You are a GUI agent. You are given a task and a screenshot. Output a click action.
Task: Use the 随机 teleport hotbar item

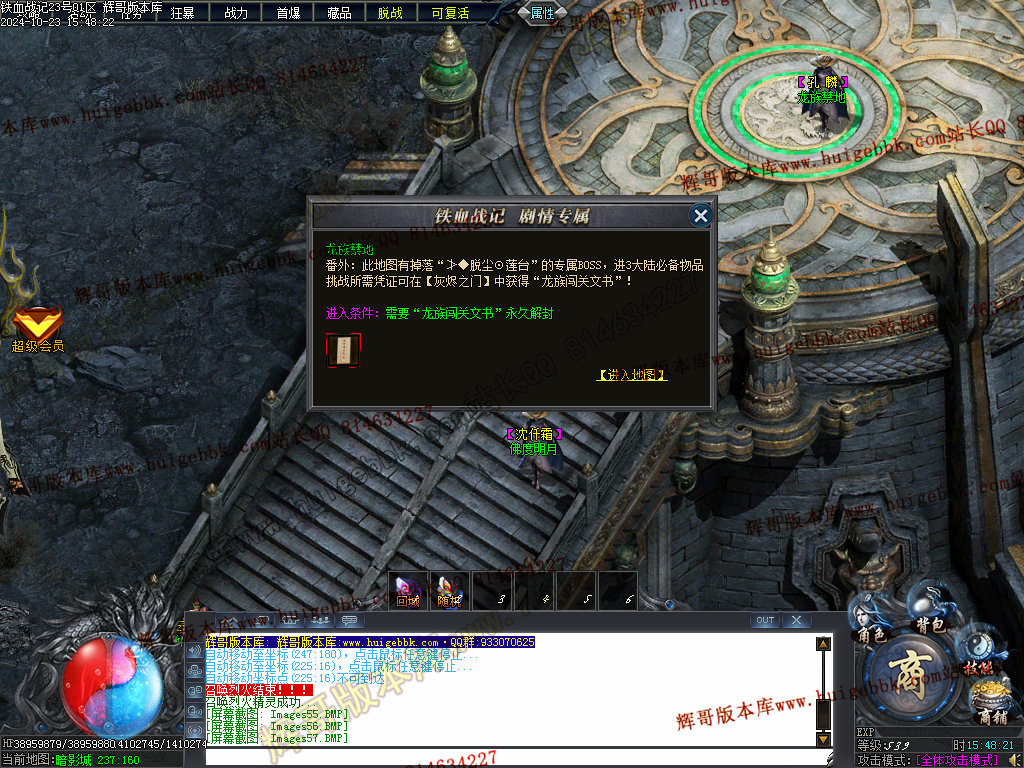[450, 590]
